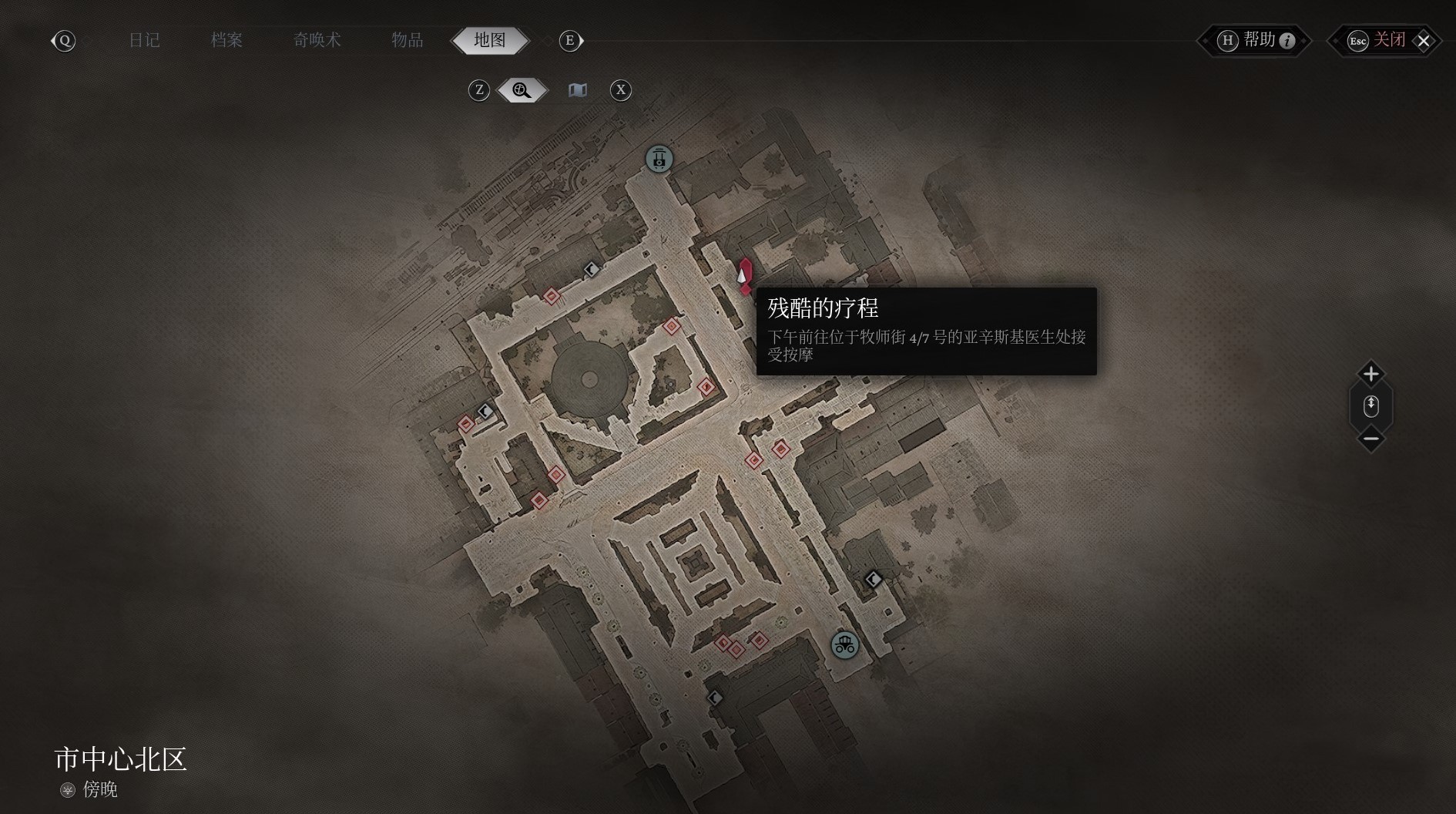The height and width of the screenshot is (814, 1456).
Task: Switch to the 日记 journal tab
Action: (144, 40)
